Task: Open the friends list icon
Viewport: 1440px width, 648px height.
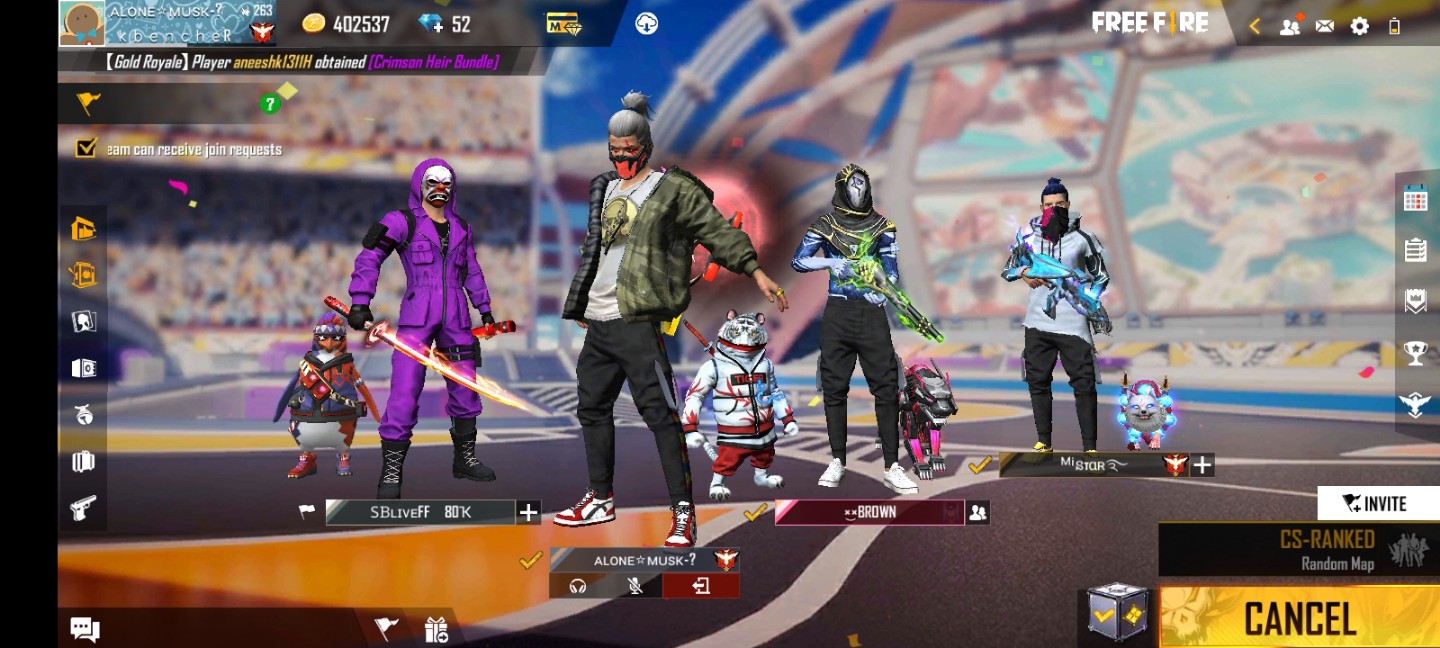Action: pyautogui.click(x=1290, y=26)
